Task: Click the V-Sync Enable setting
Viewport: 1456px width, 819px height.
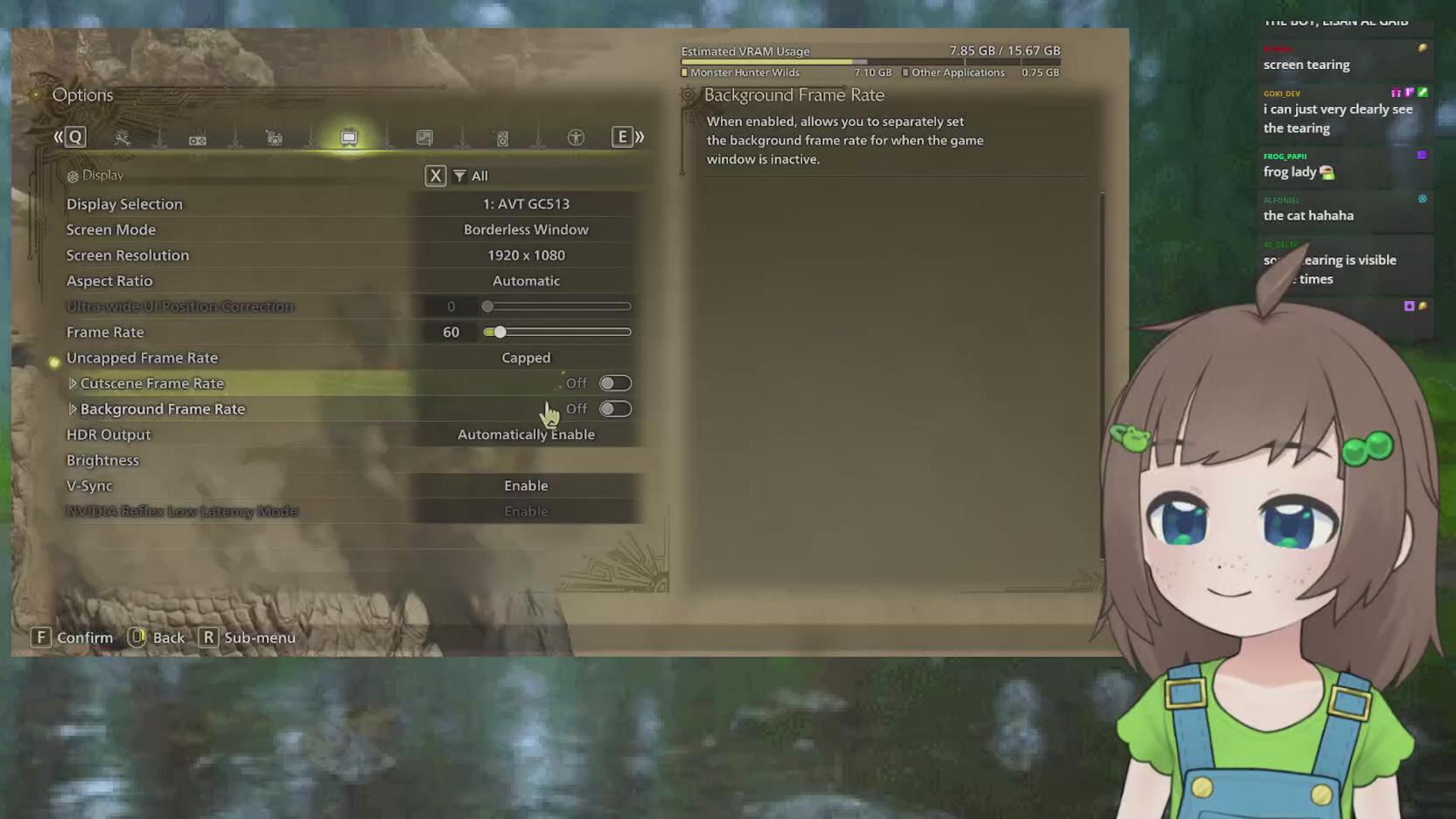Action: click(526, 485)
